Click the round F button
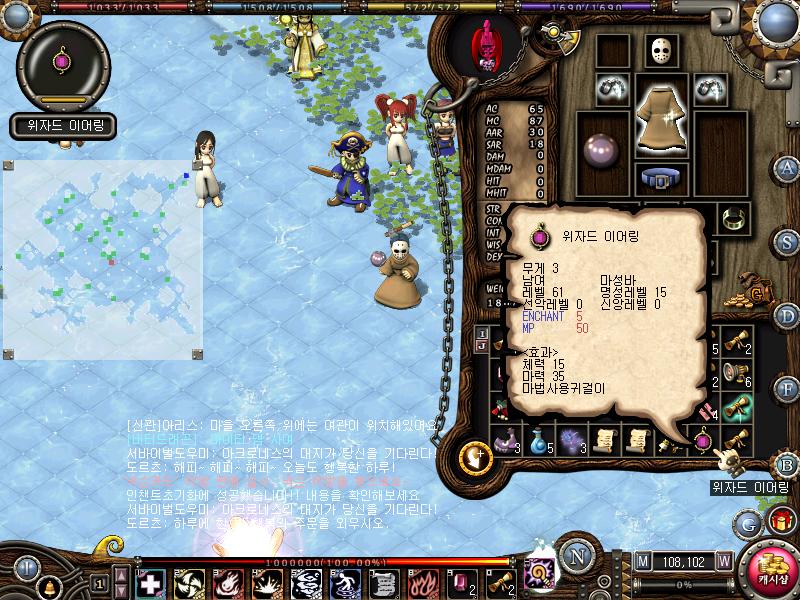This screenshot has height=600, width=800. tap(787, 388)
